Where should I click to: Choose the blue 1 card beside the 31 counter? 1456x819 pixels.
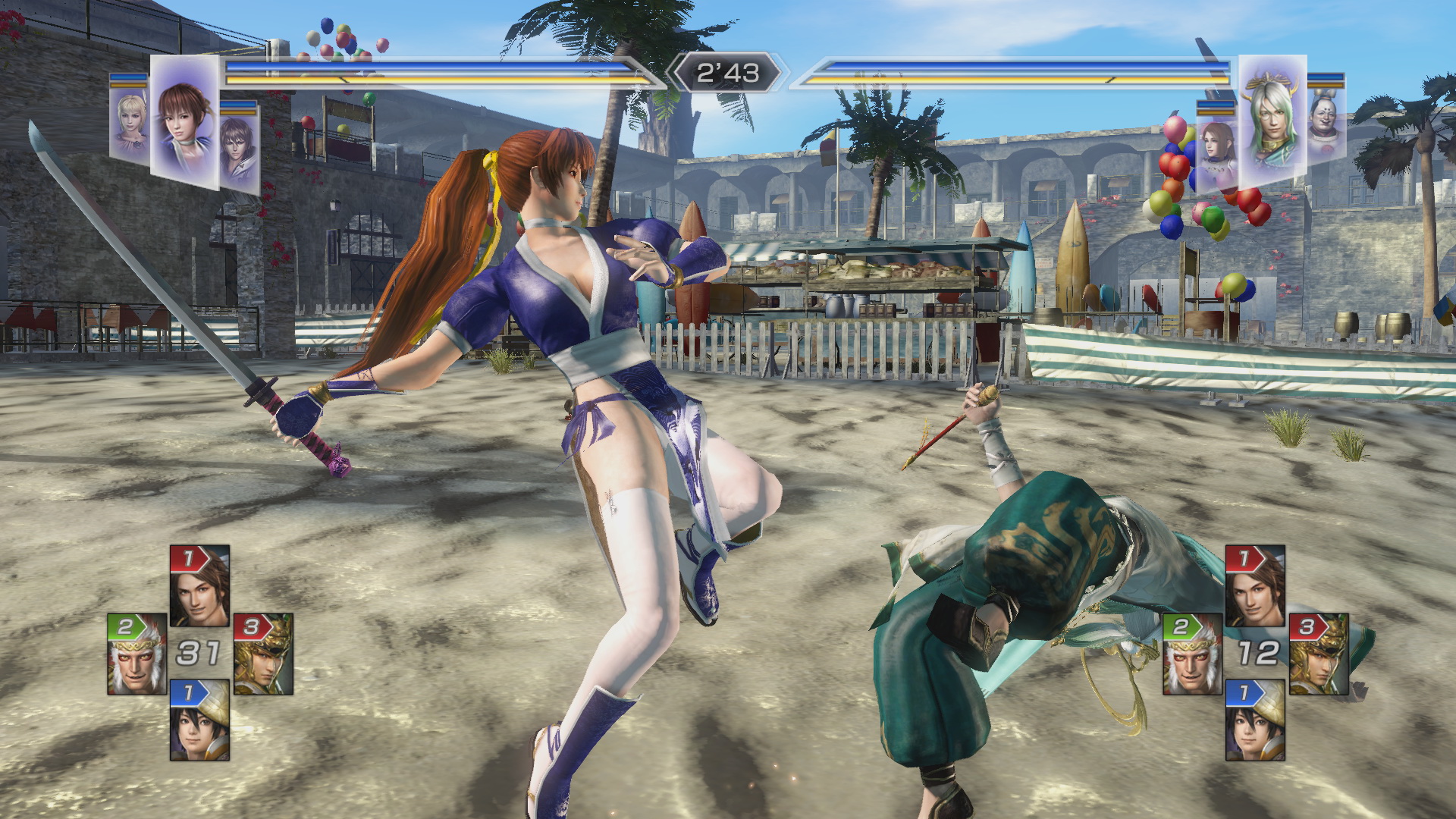click(x=199, y=720)
